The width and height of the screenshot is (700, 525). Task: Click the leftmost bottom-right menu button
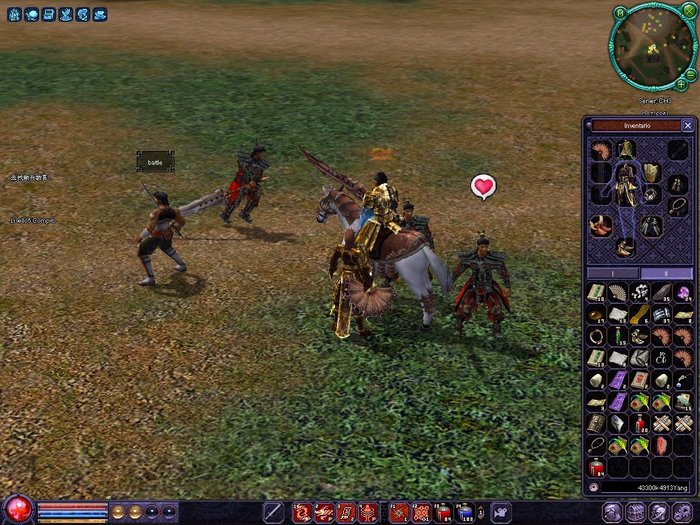point(610,512)
